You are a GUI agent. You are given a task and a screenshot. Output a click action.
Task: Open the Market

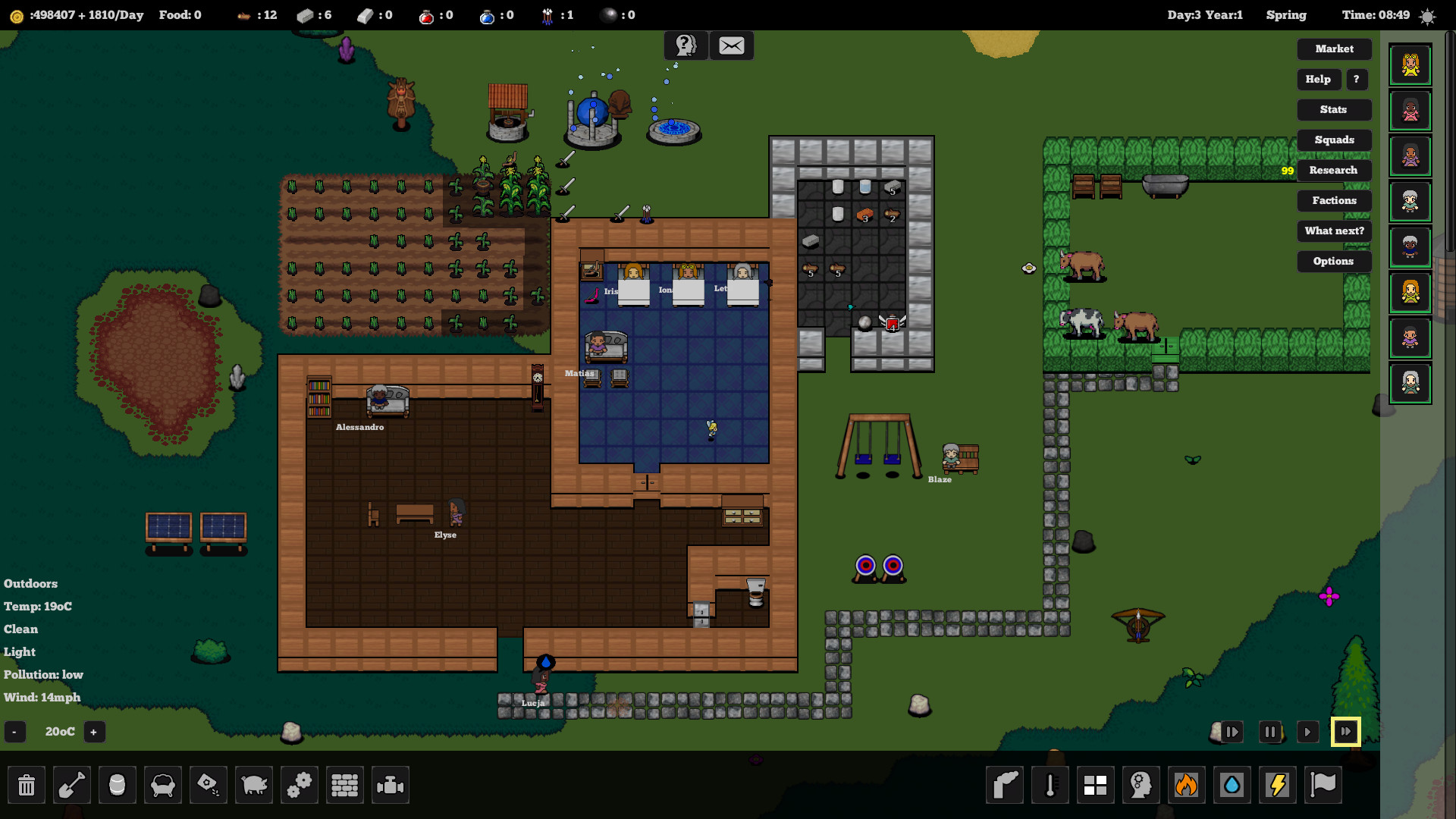tap(1334, 49)
